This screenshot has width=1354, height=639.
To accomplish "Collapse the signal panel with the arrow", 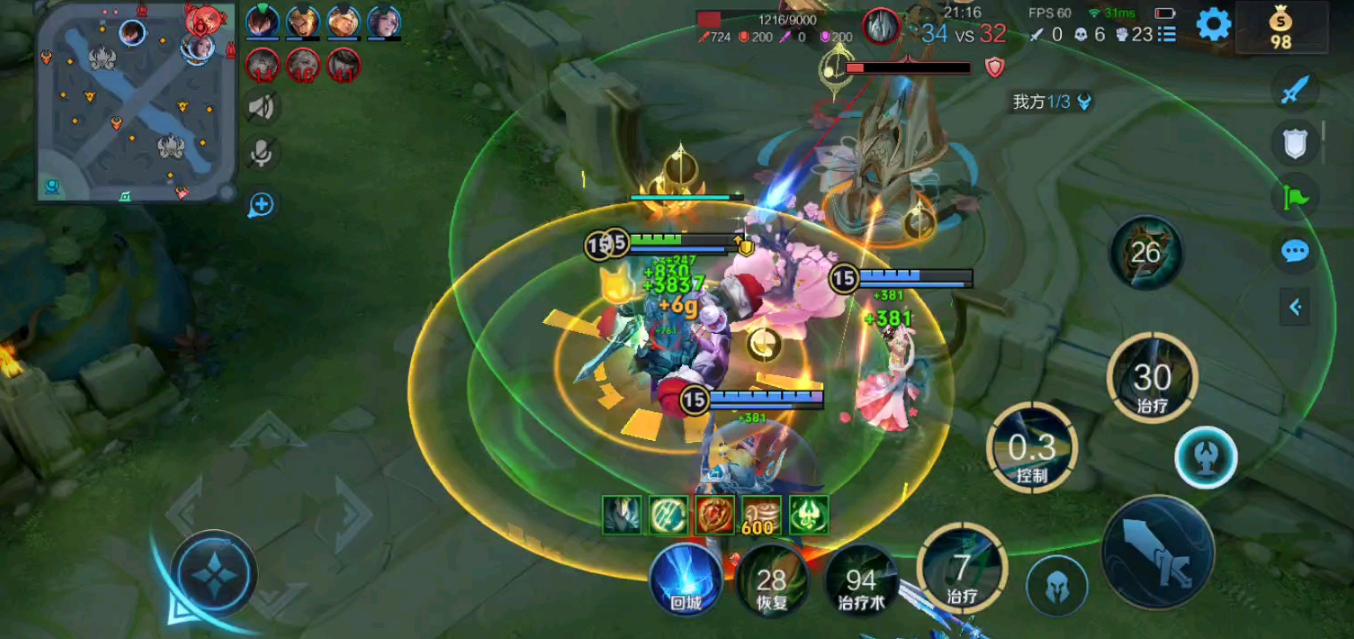I will [1295, 307].
